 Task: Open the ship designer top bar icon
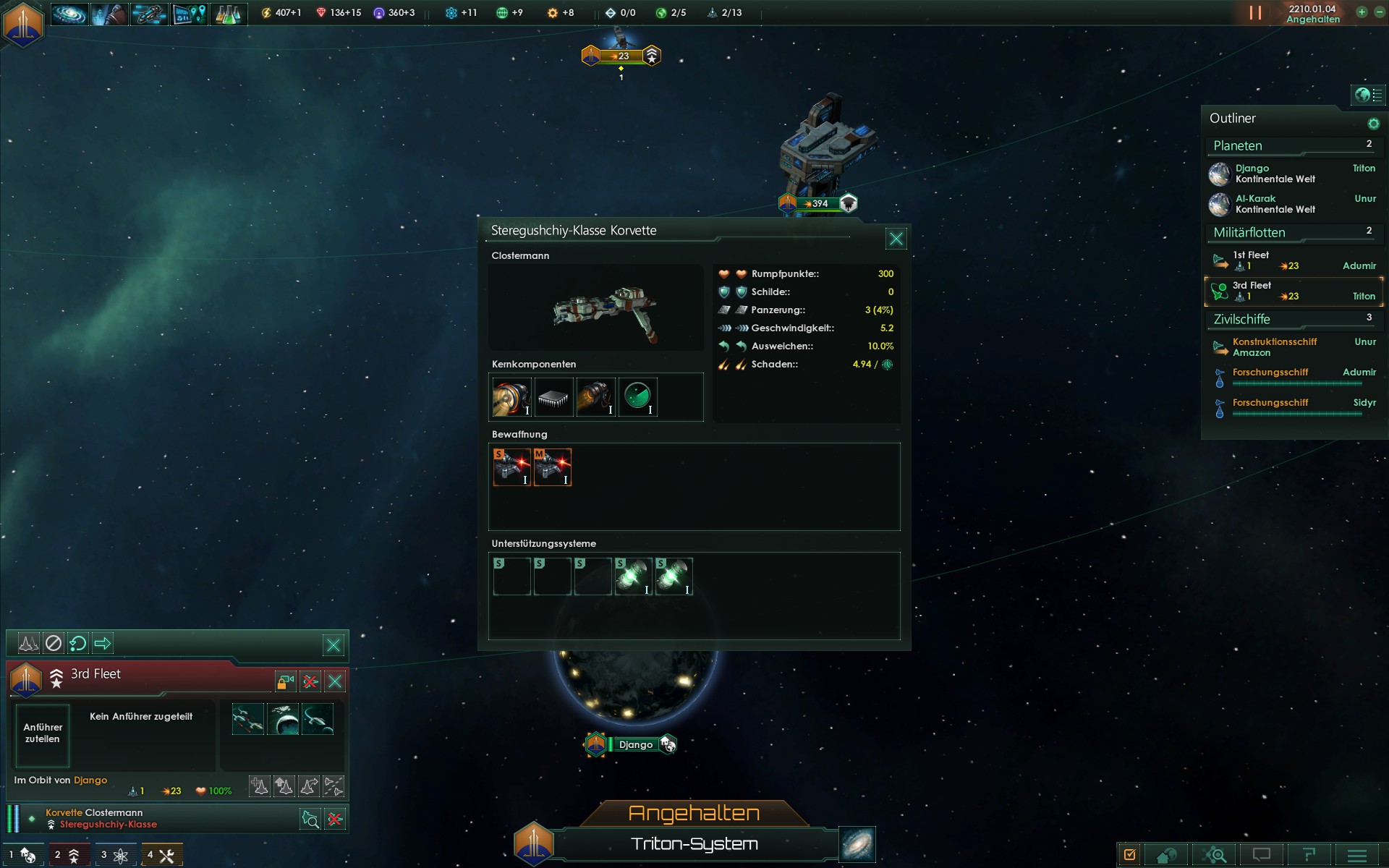148,13
